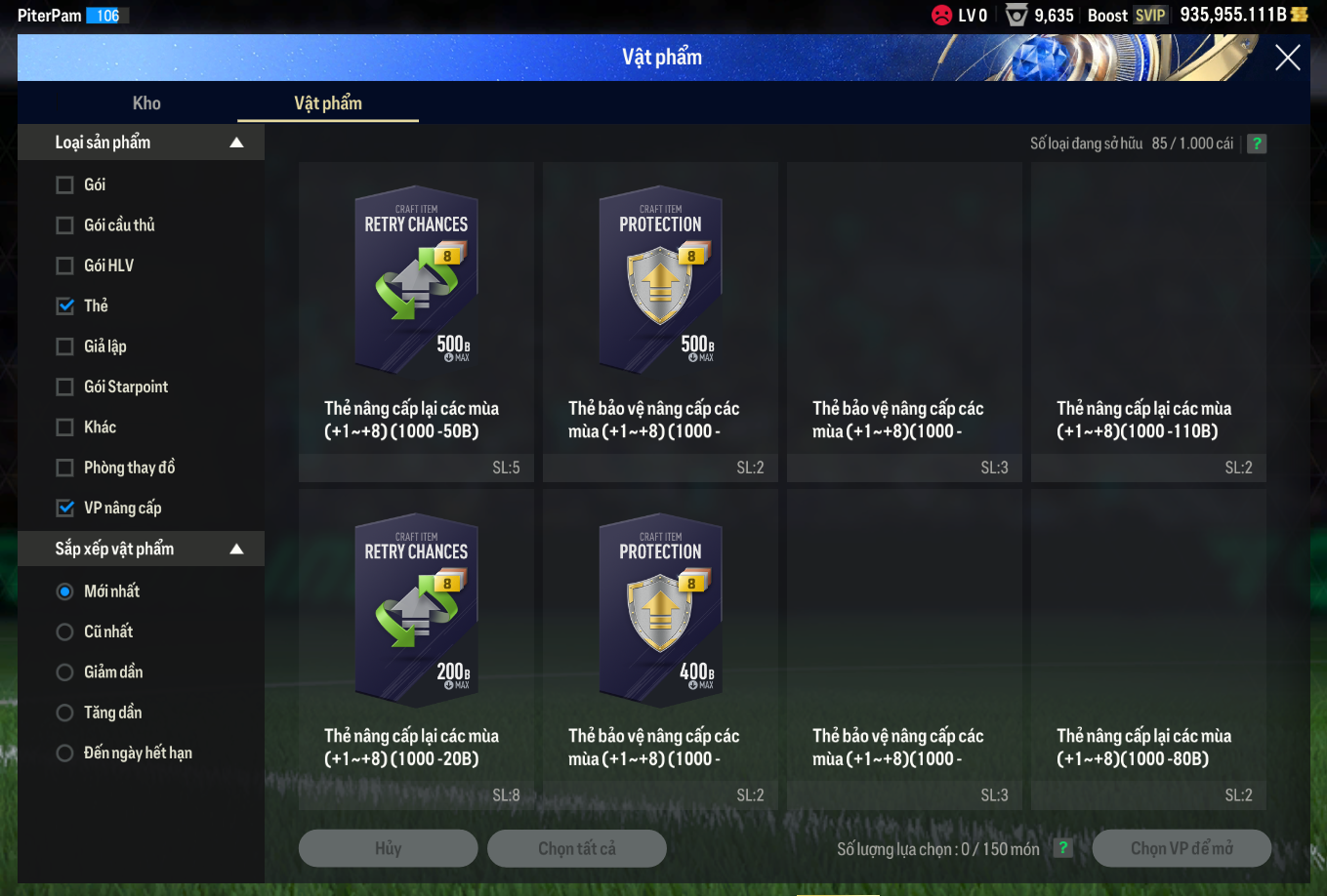Close the Vật phẩm window
Image resolution: width=1327 pixels, height=896 pixels.
point(1287,59)
